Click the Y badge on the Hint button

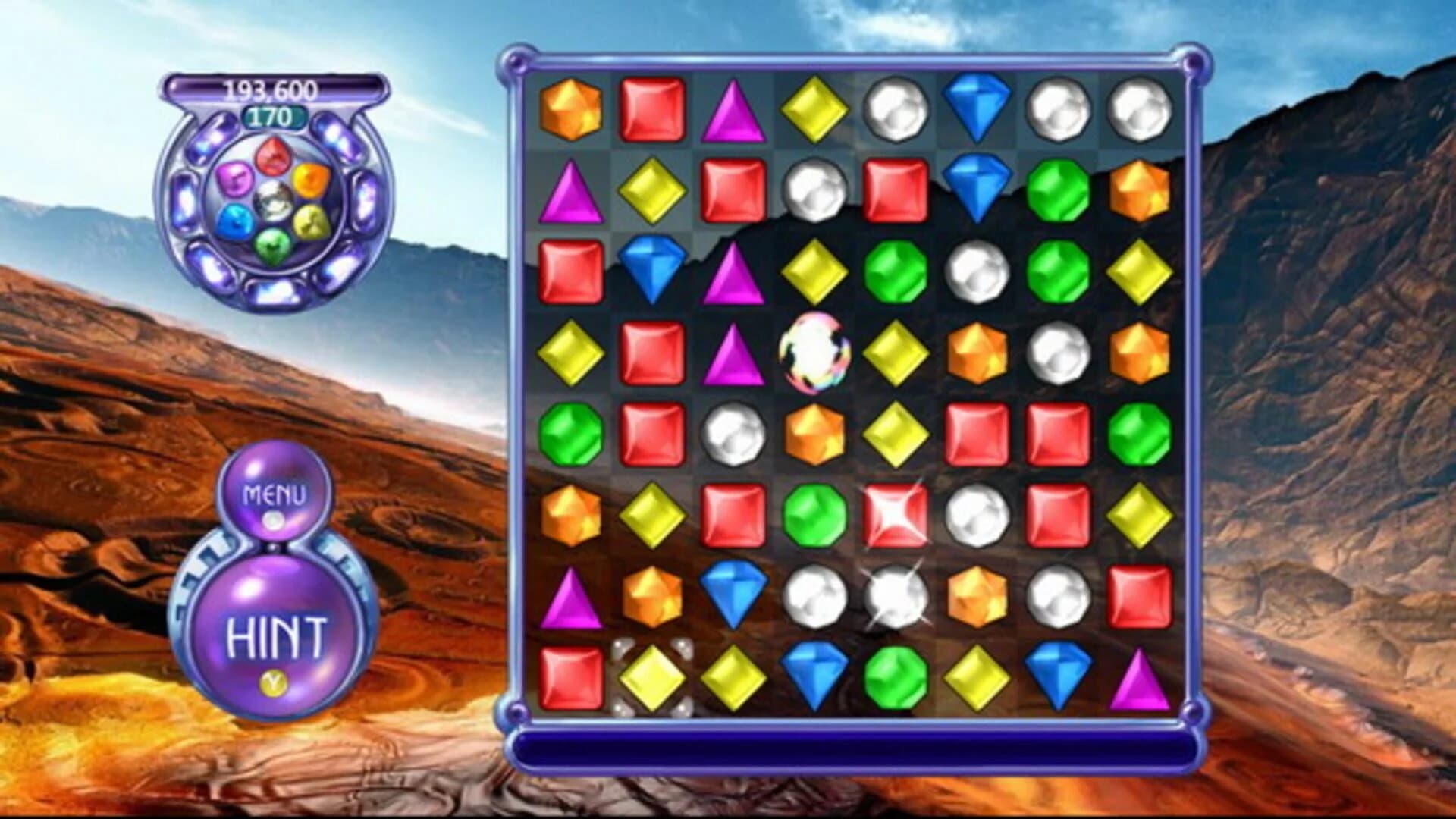273,684
